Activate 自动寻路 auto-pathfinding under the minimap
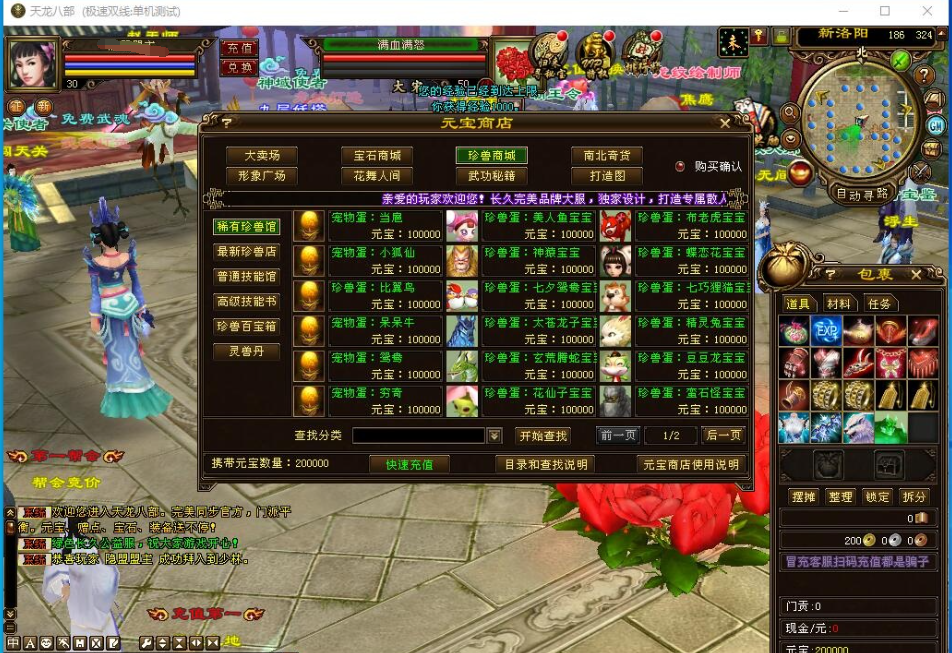The height and width of the screenshot is (653, 952). (860, 194)
